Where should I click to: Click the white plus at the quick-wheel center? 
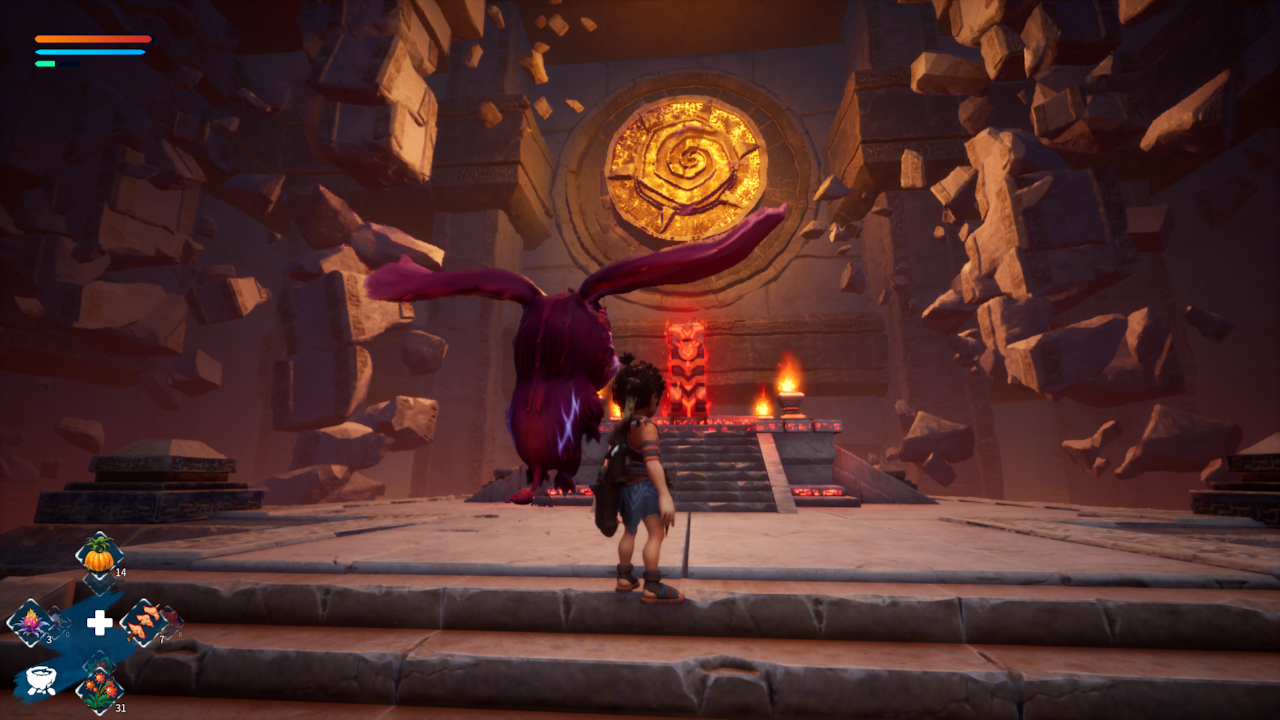pyautogui.click(x=99, y=623)
